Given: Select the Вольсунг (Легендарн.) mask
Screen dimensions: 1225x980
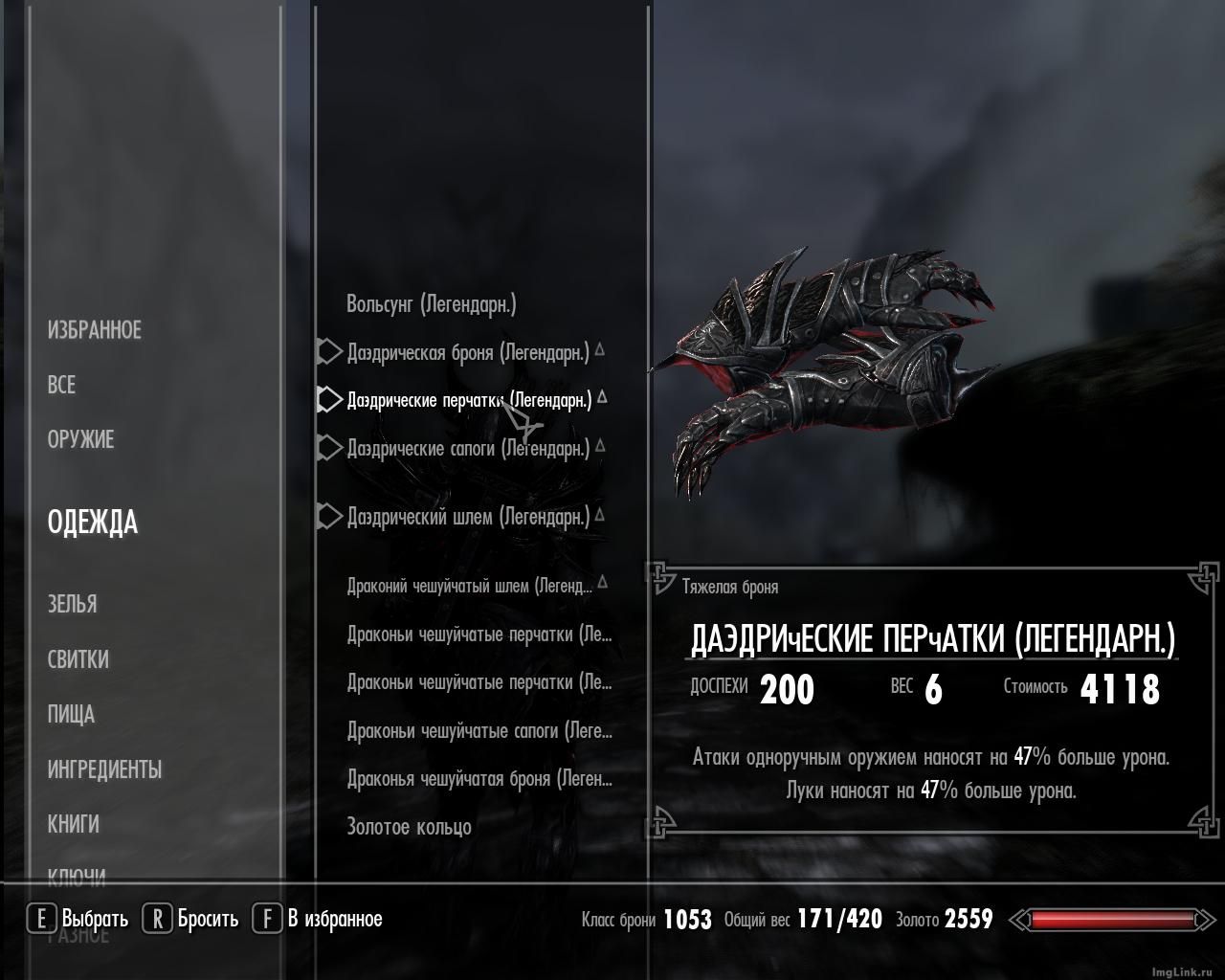Looking at the screenshot, I should (432, 304).
